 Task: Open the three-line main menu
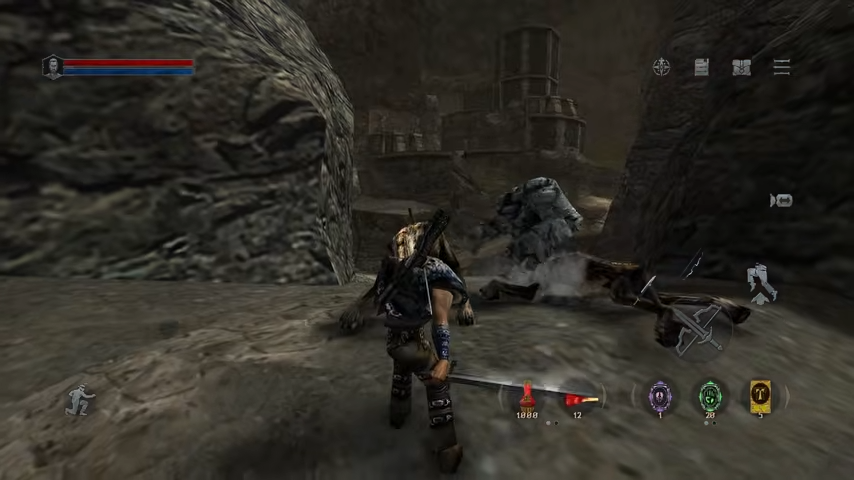[782, 67]
